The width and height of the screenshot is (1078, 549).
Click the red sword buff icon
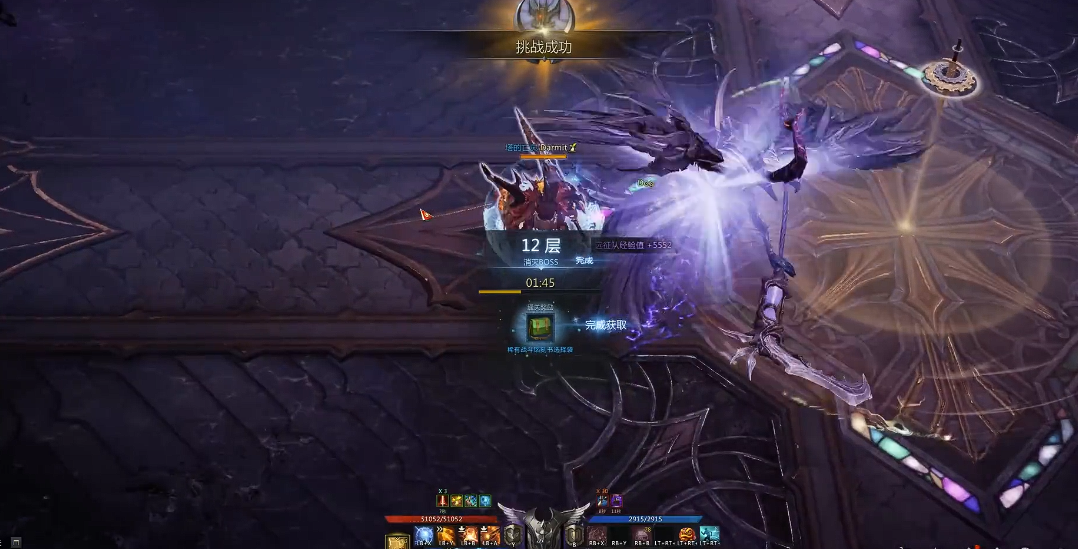[442, 501]
